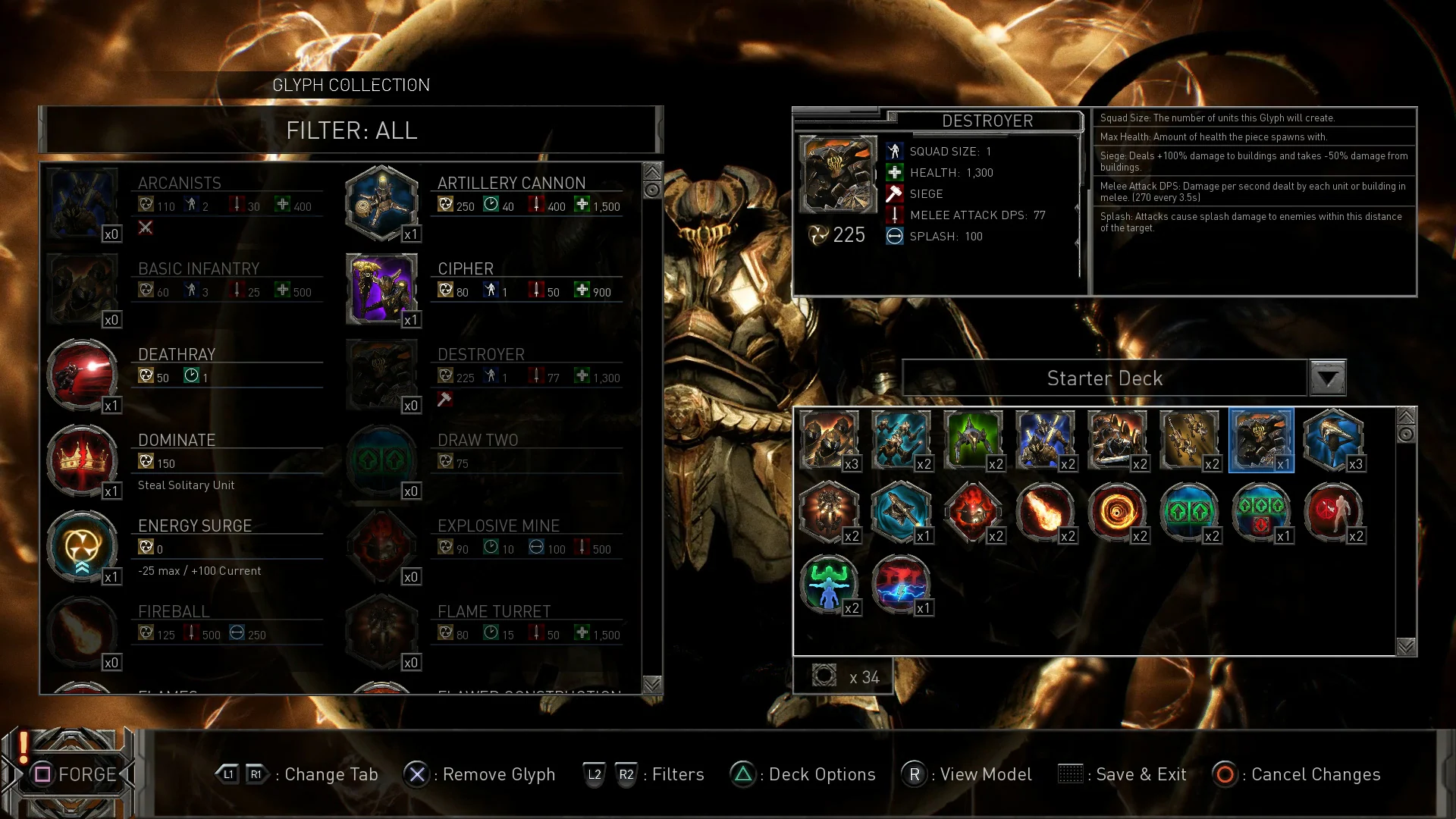
Task: Select the Basic Infantry glyph
Action: (83, 288)
